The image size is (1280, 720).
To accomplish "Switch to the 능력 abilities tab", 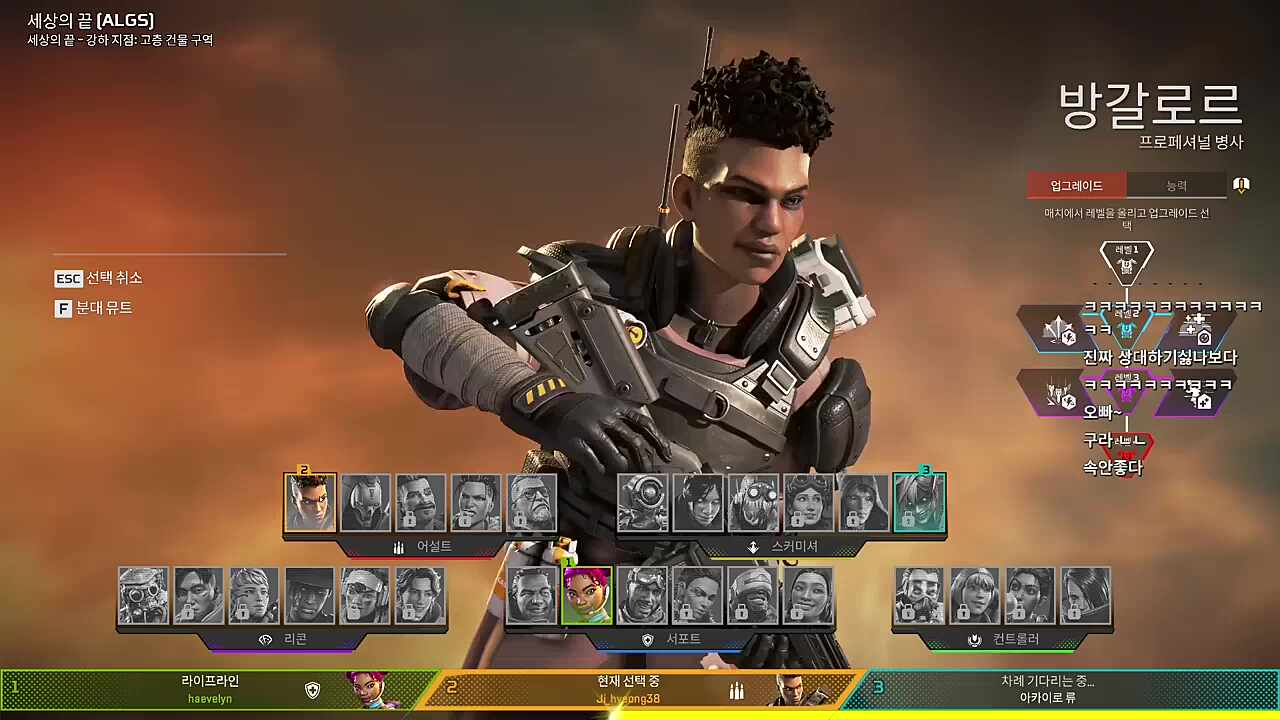I will click(x=1176, y=185).
